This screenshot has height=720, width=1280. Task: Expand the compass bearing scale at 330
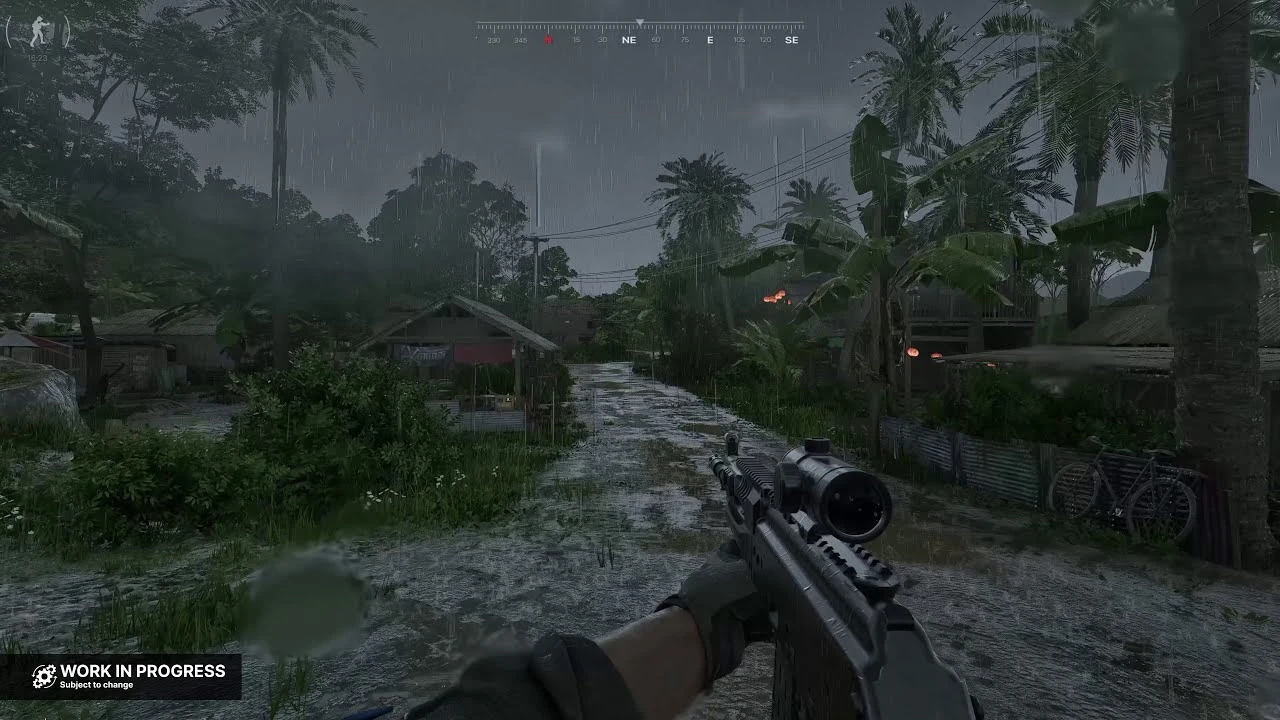494,38
